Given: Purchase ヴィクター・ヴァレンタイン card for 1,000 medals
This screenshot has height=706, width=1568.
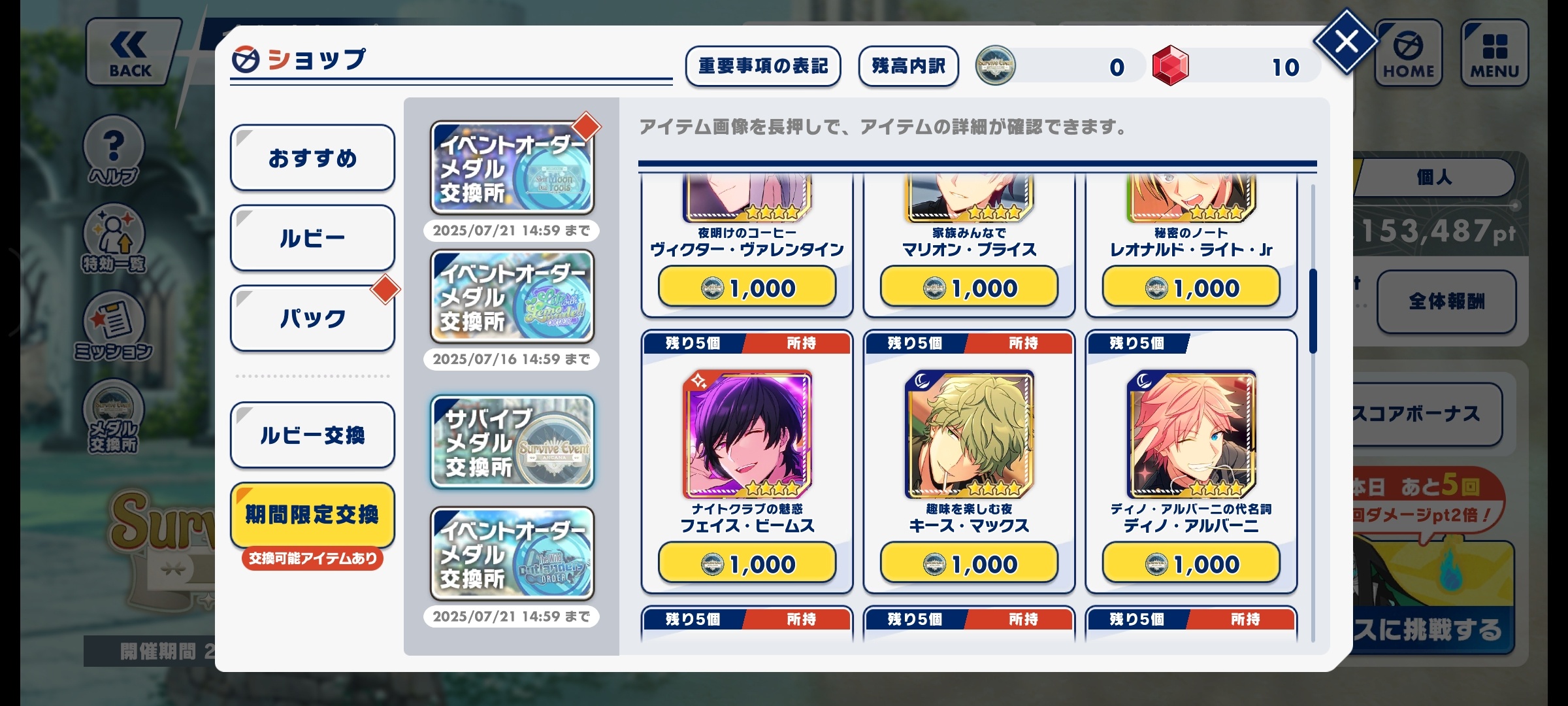Looking at the screenshot, I should [747, 288].
